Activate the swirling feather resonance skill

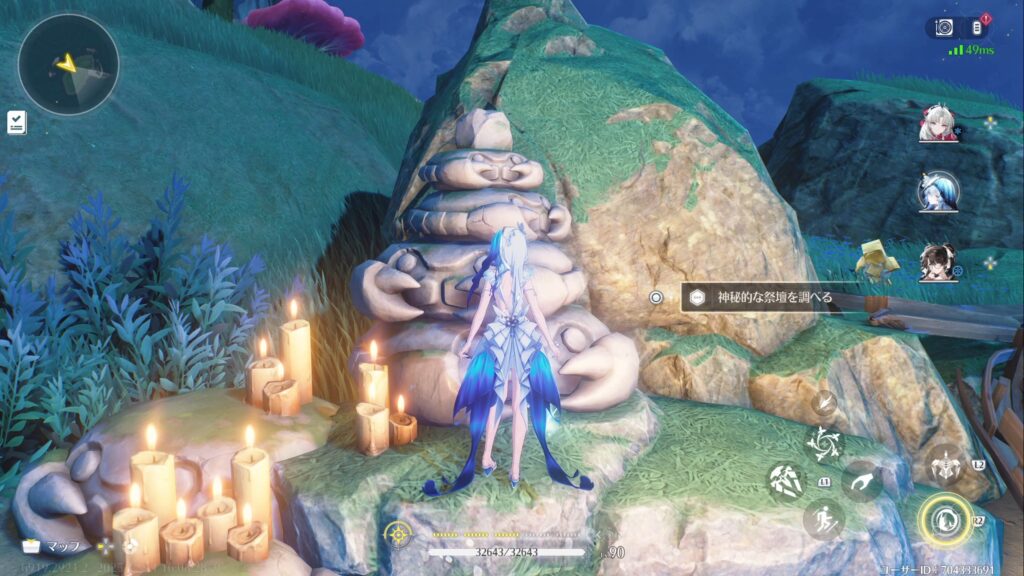point(825,442)
